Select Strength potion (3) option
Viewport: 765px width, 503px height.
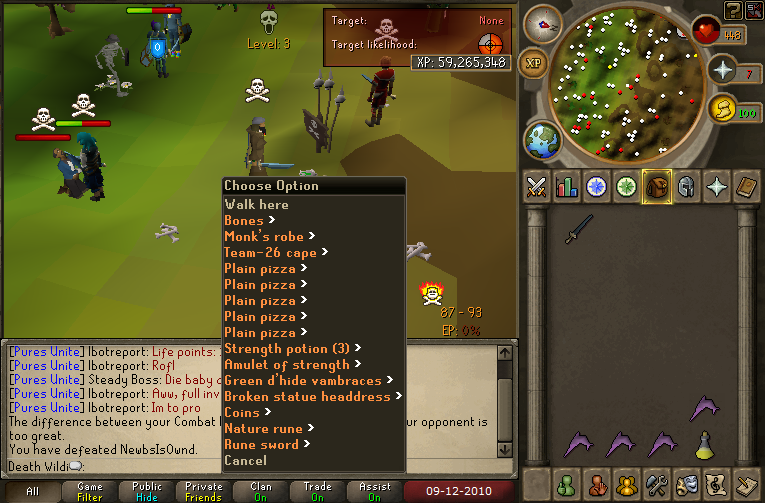[x=288, y=348]
